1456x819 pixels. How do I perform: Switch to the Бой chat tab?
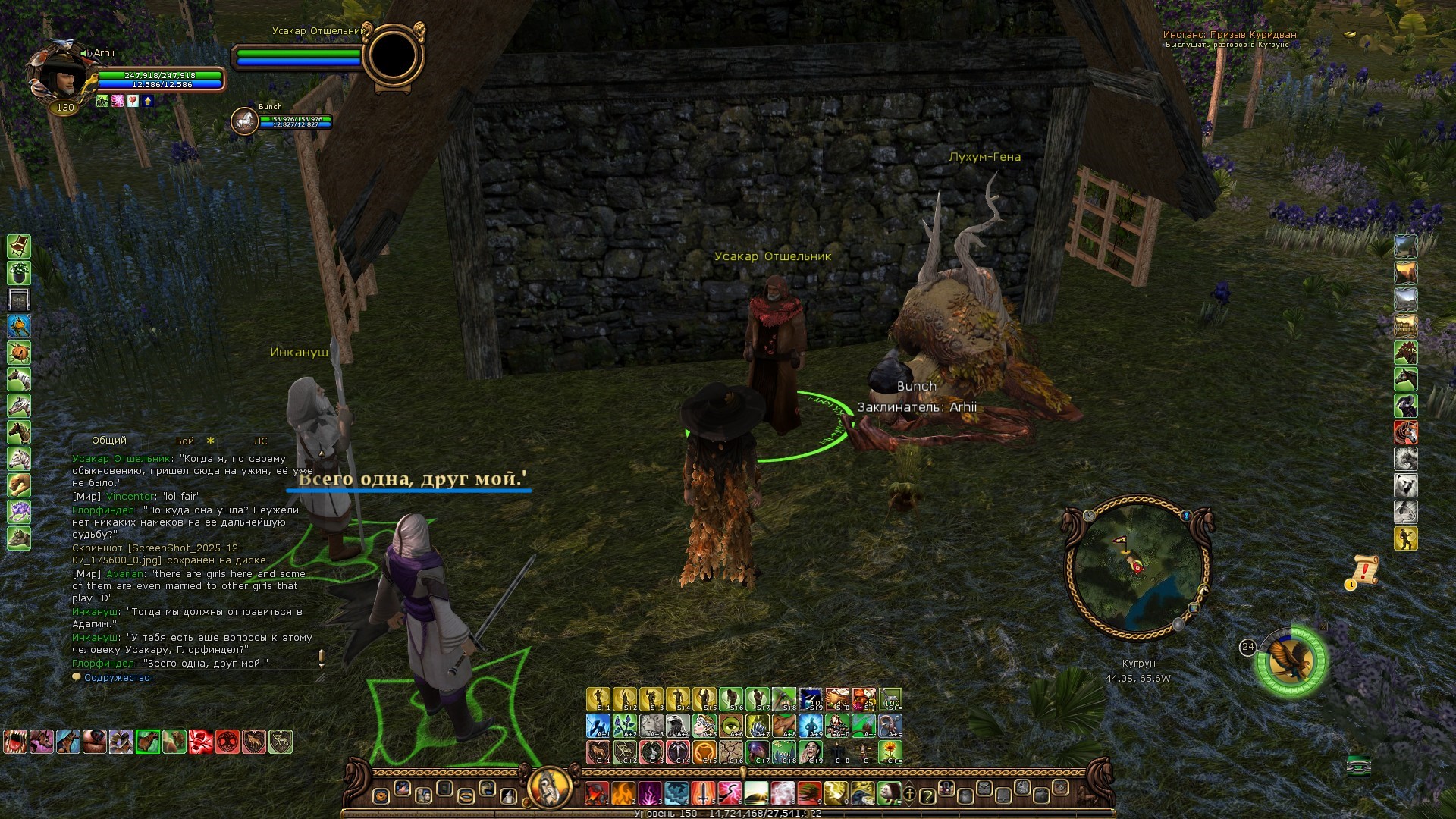click(185, 441)
